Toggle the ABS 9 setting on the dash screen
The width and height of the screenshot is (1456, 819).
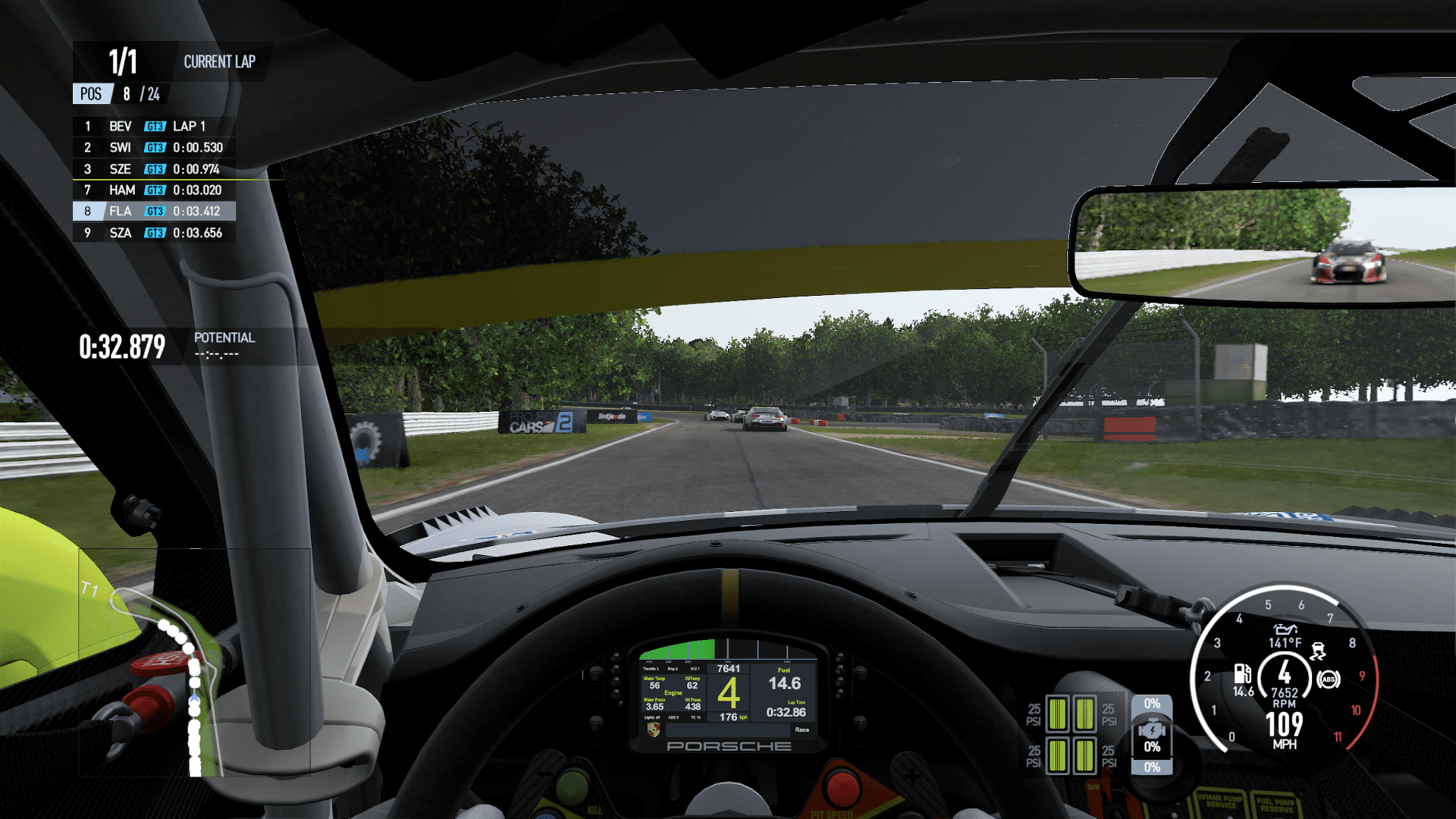tap(673, 717)
